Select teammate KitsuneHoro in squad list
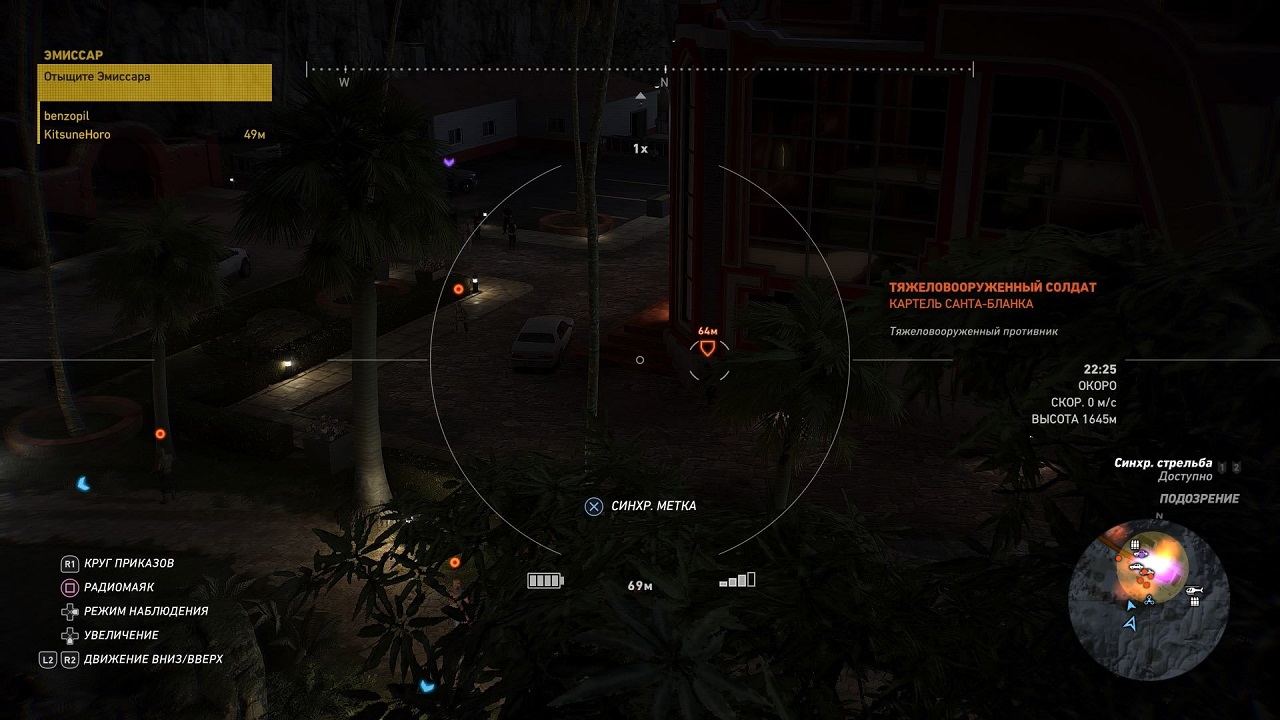The image size is (1280, 720). 77,134
